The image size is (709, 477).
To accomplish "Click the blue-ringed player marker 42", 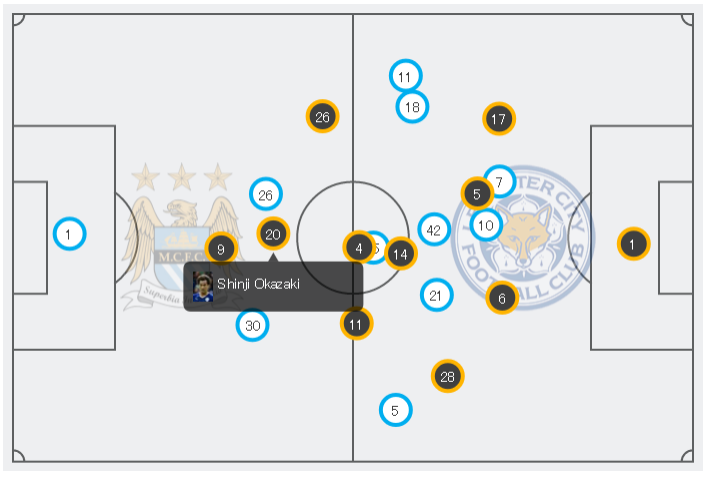I will [x=434, y=230].
